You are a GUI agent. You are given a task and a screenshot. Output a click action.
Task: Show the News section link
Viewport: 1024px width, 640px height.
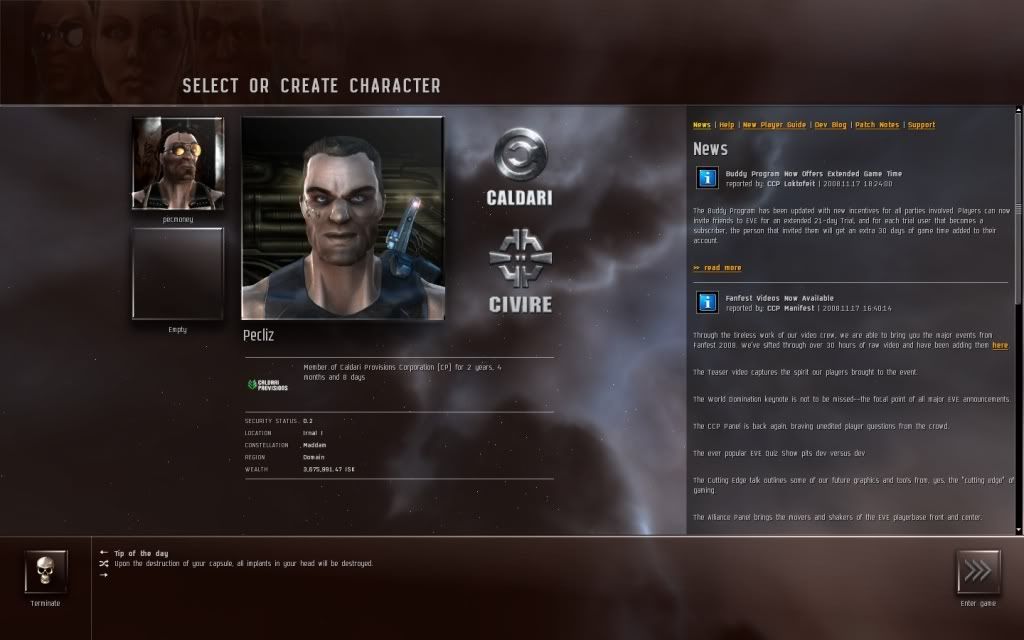pyautogui.click(x=702, y=125)
